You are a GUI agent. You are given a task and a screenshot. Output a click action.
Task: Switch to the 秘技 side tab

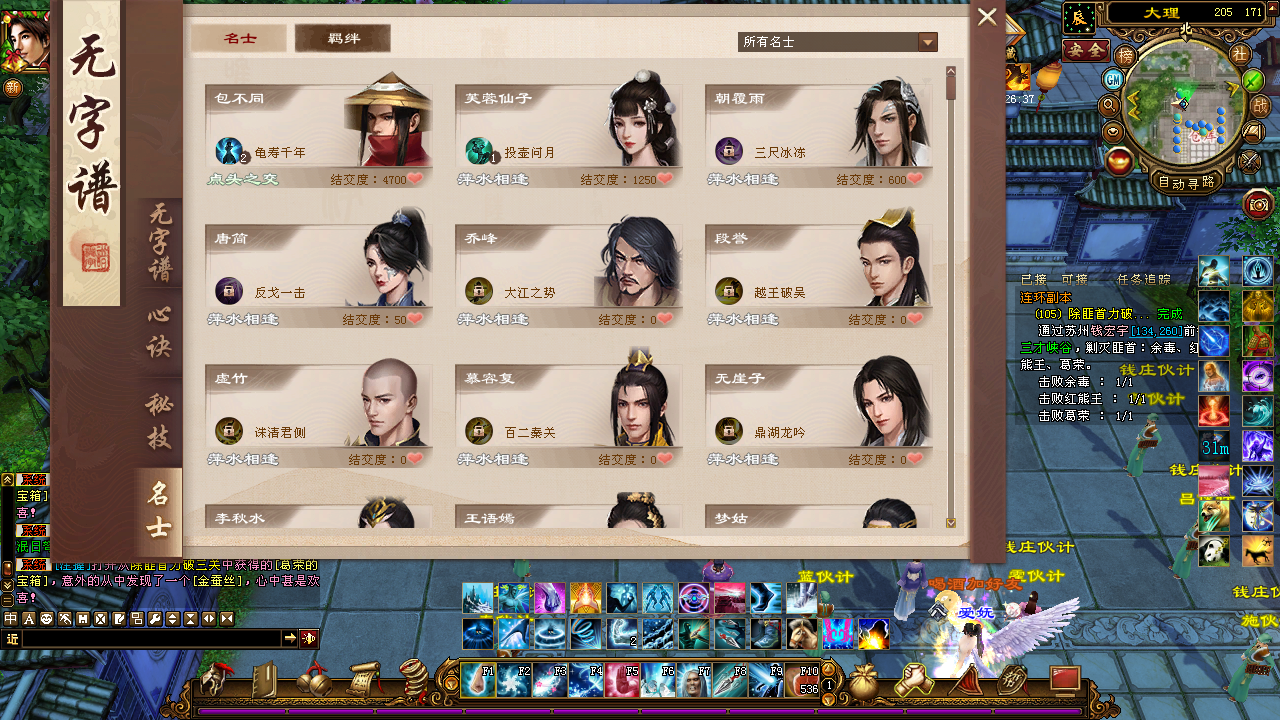click(x=159, y=421)
